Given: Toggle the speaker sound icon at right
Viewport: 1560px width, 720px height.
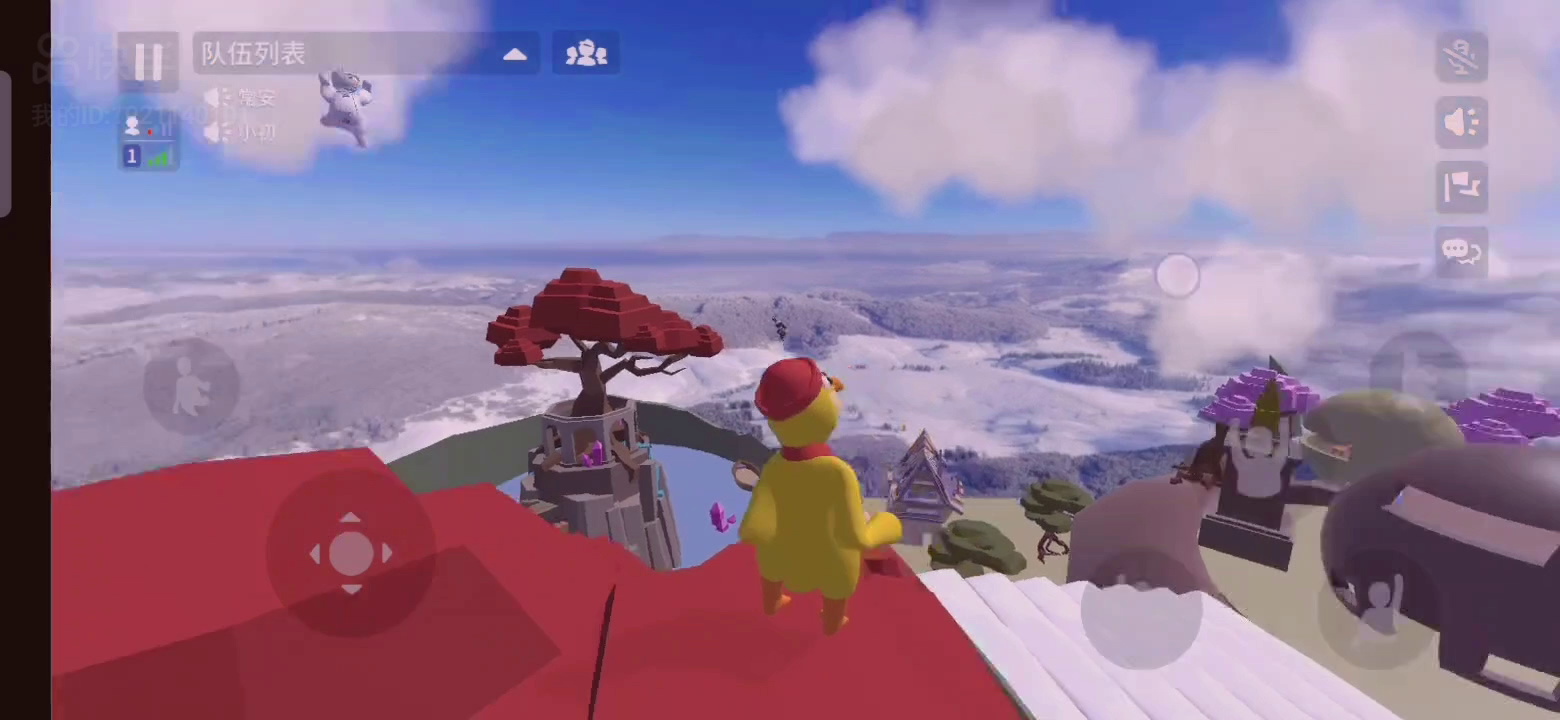Looking at the screenshot, I should [1461, 122].
